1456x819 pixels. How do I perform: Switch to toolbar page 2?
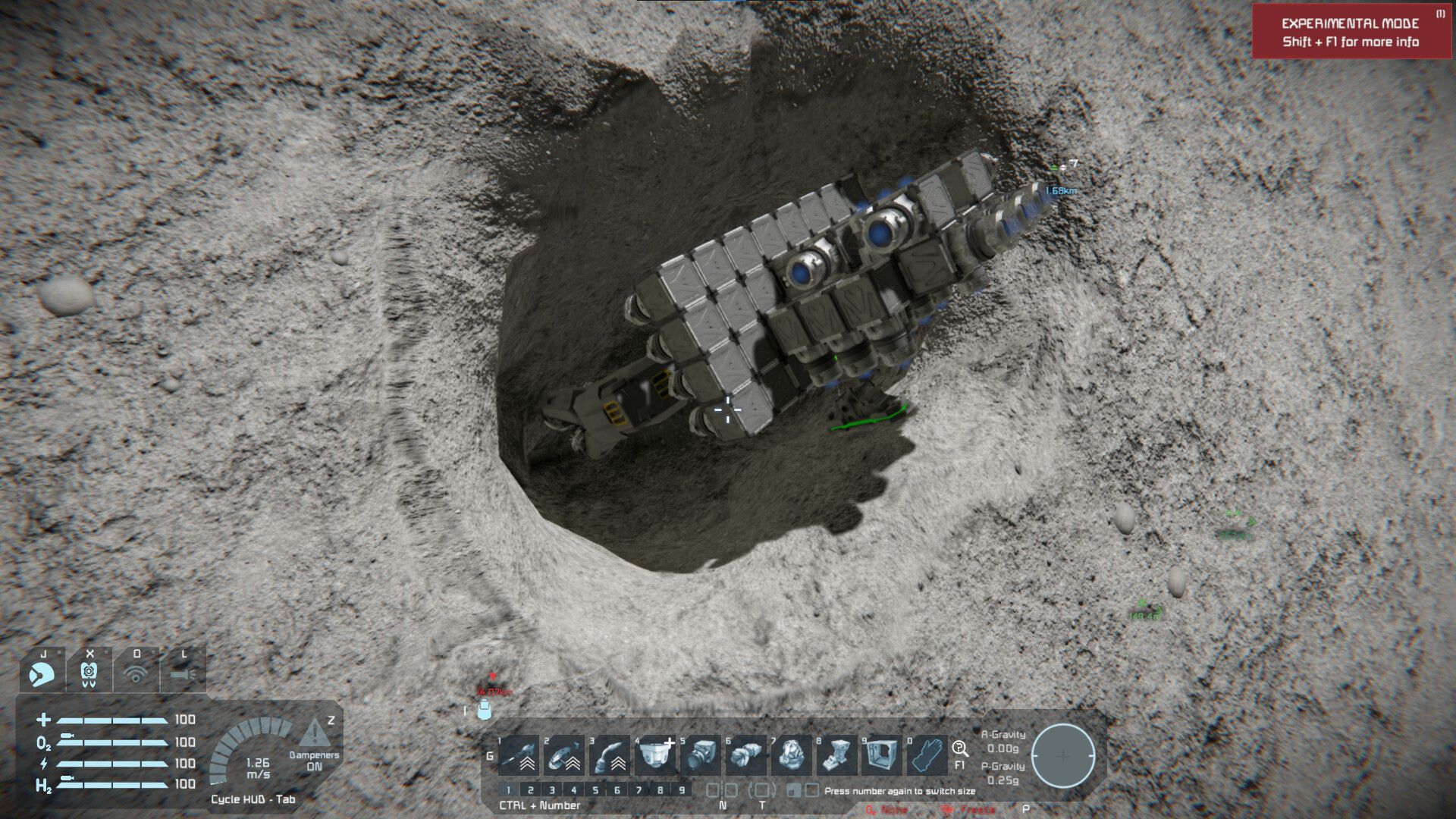coord(530,790)
